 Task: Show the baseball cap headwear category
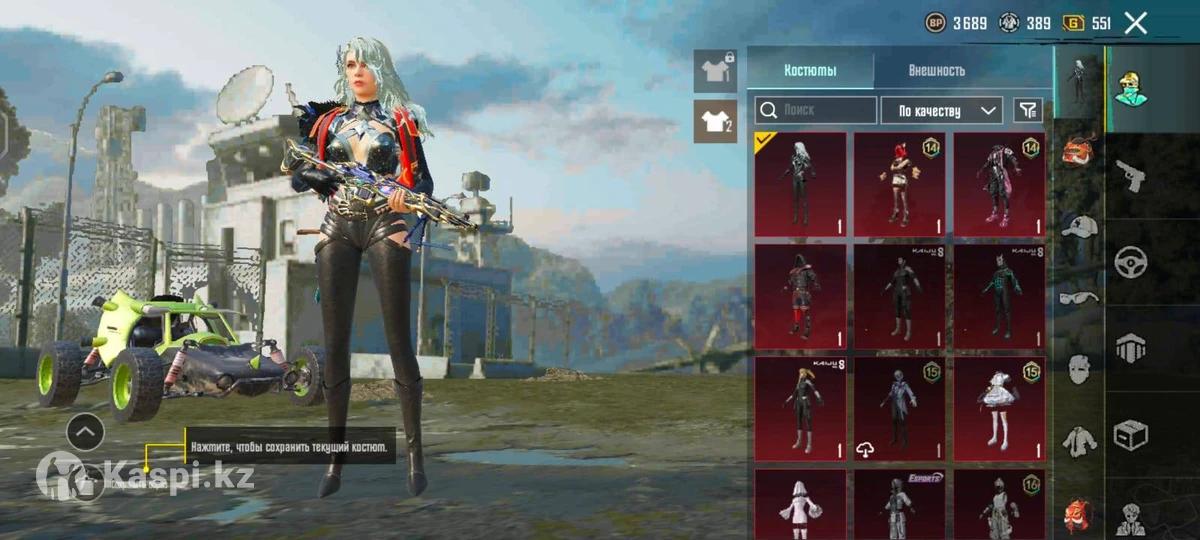click(1078, 226)
